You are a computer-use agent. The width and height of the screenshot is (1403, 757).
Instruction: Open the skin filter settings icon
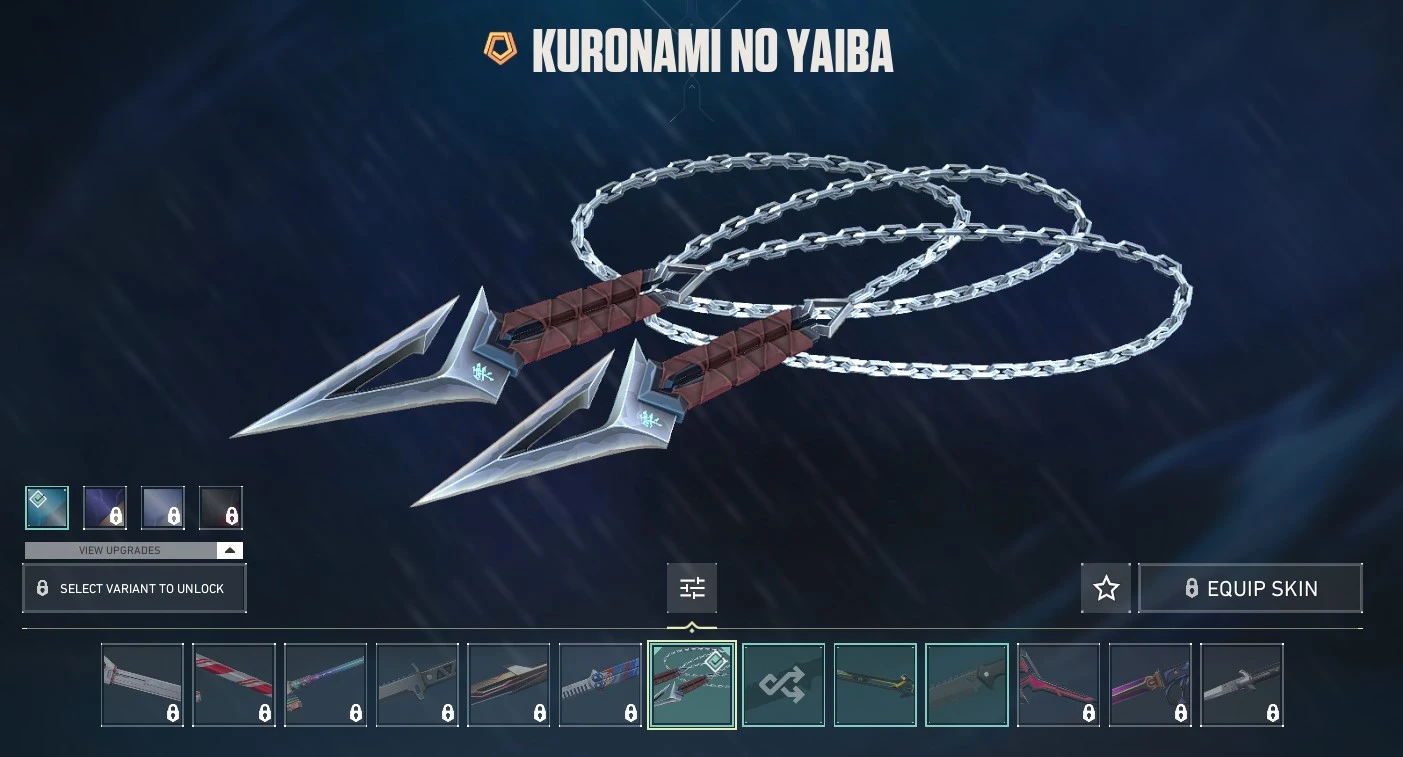click(691, 588)
